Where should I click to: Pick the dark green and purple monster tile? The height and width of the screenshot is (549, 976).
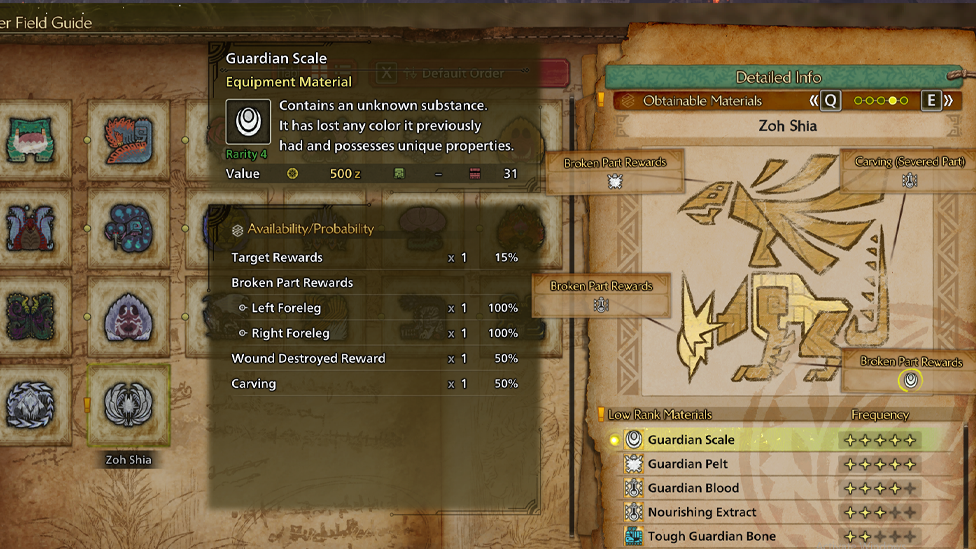(x=32, y=316)
